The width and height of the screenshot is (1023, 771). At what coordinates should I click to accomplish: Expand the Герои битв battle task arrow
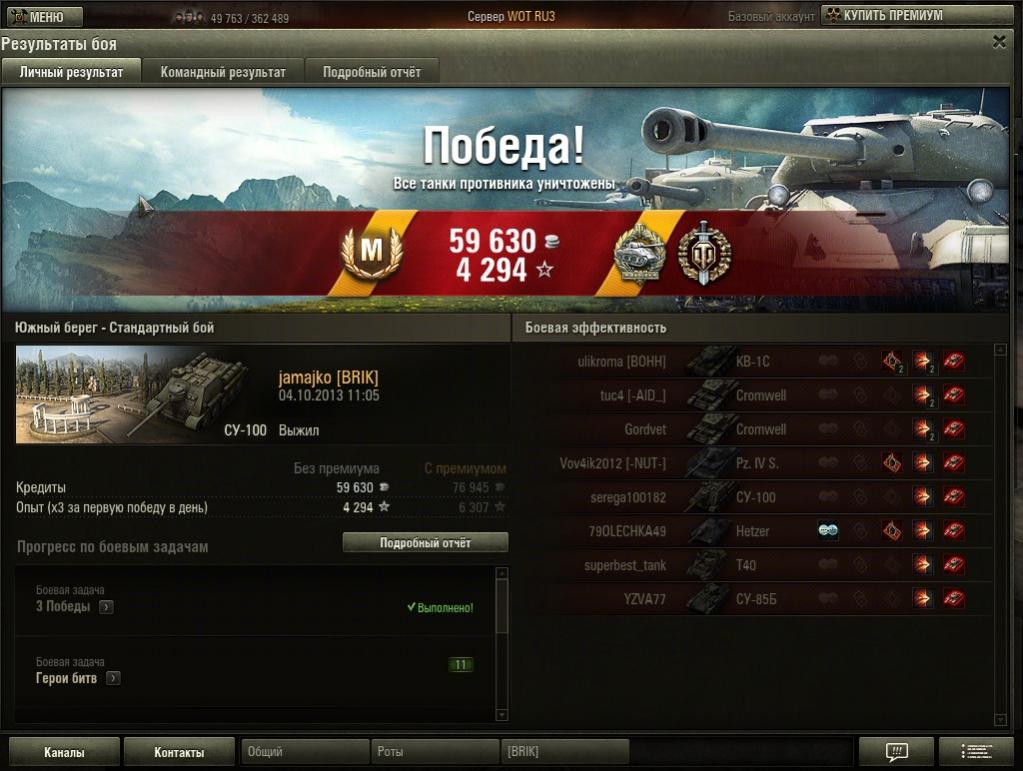[x=113, y=678]
